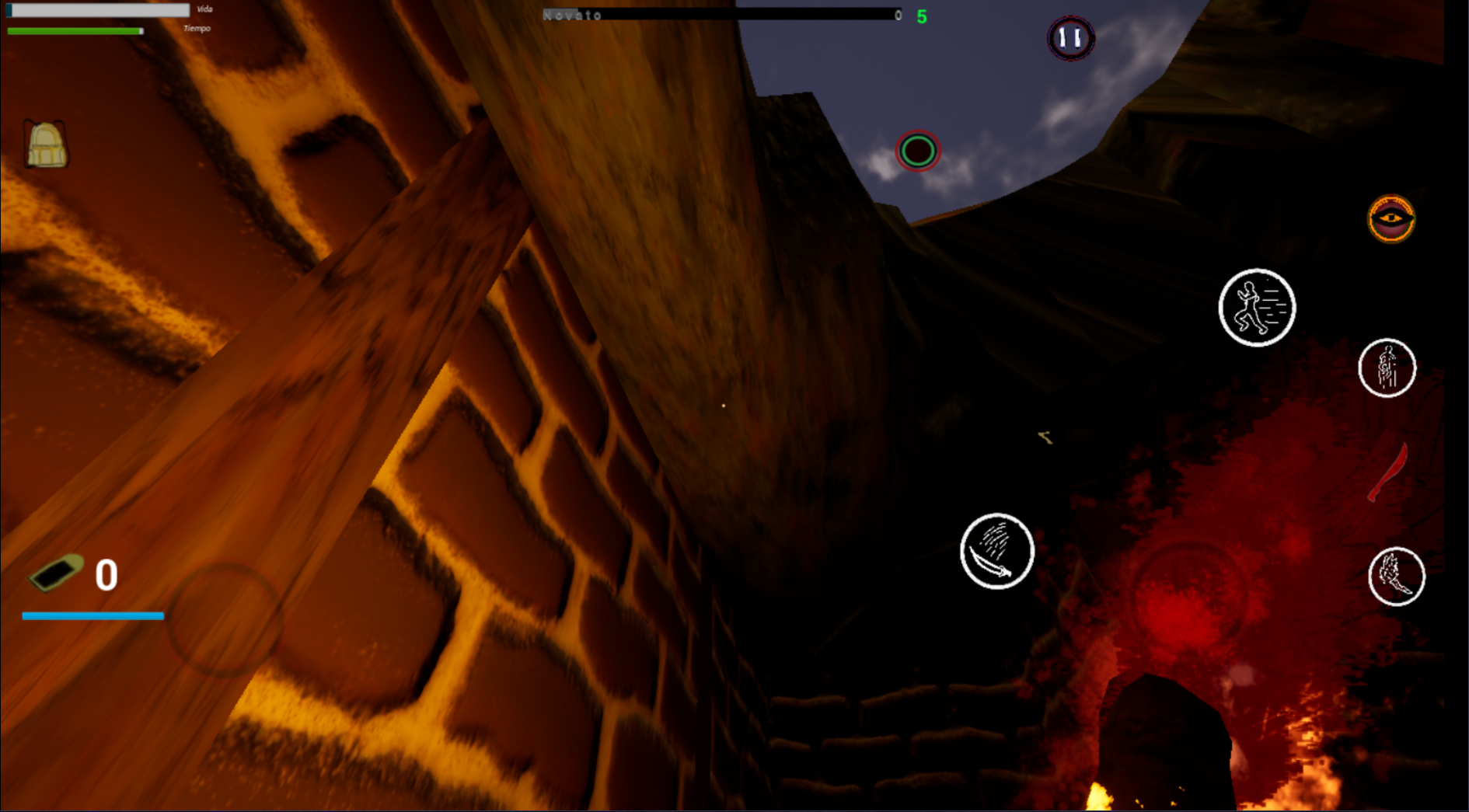The width and height of the screenshot is (1469, 812).
Task: Pause the game with the pause button
Action: click(1070, 37)
